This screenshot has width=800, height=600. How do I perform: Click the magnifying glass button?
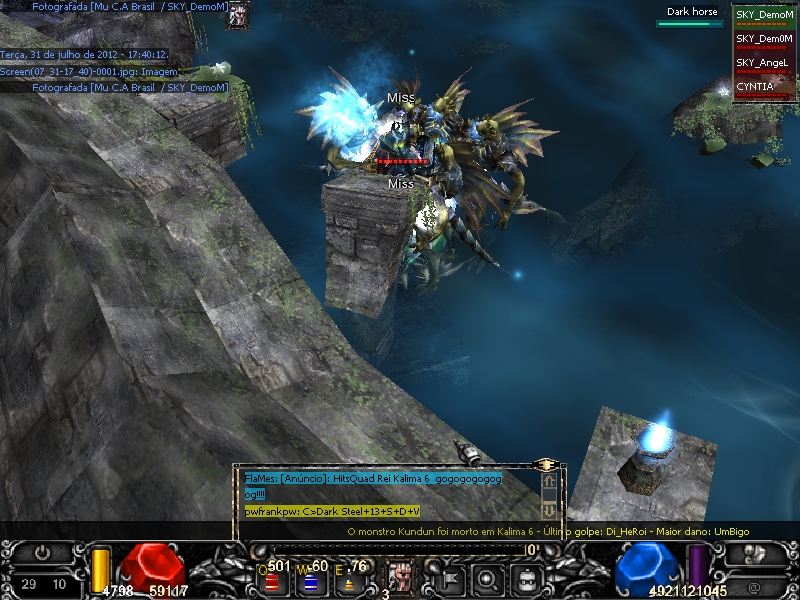click(x=486, y=577)
